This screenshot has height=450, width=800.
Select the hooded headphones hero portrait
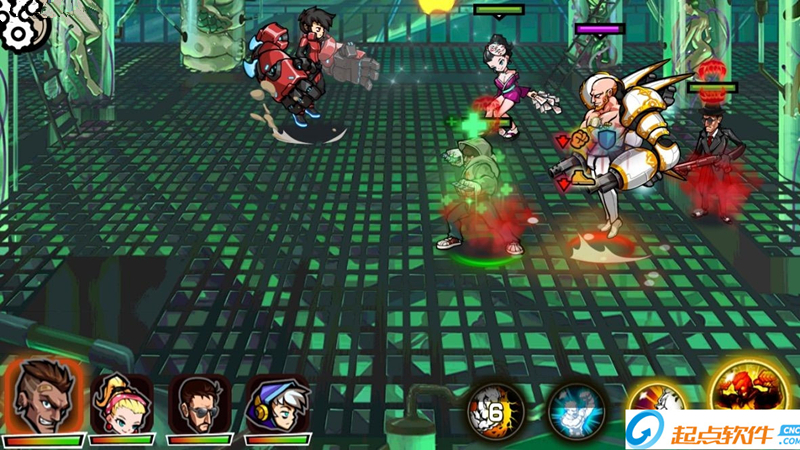coord(276,402)
